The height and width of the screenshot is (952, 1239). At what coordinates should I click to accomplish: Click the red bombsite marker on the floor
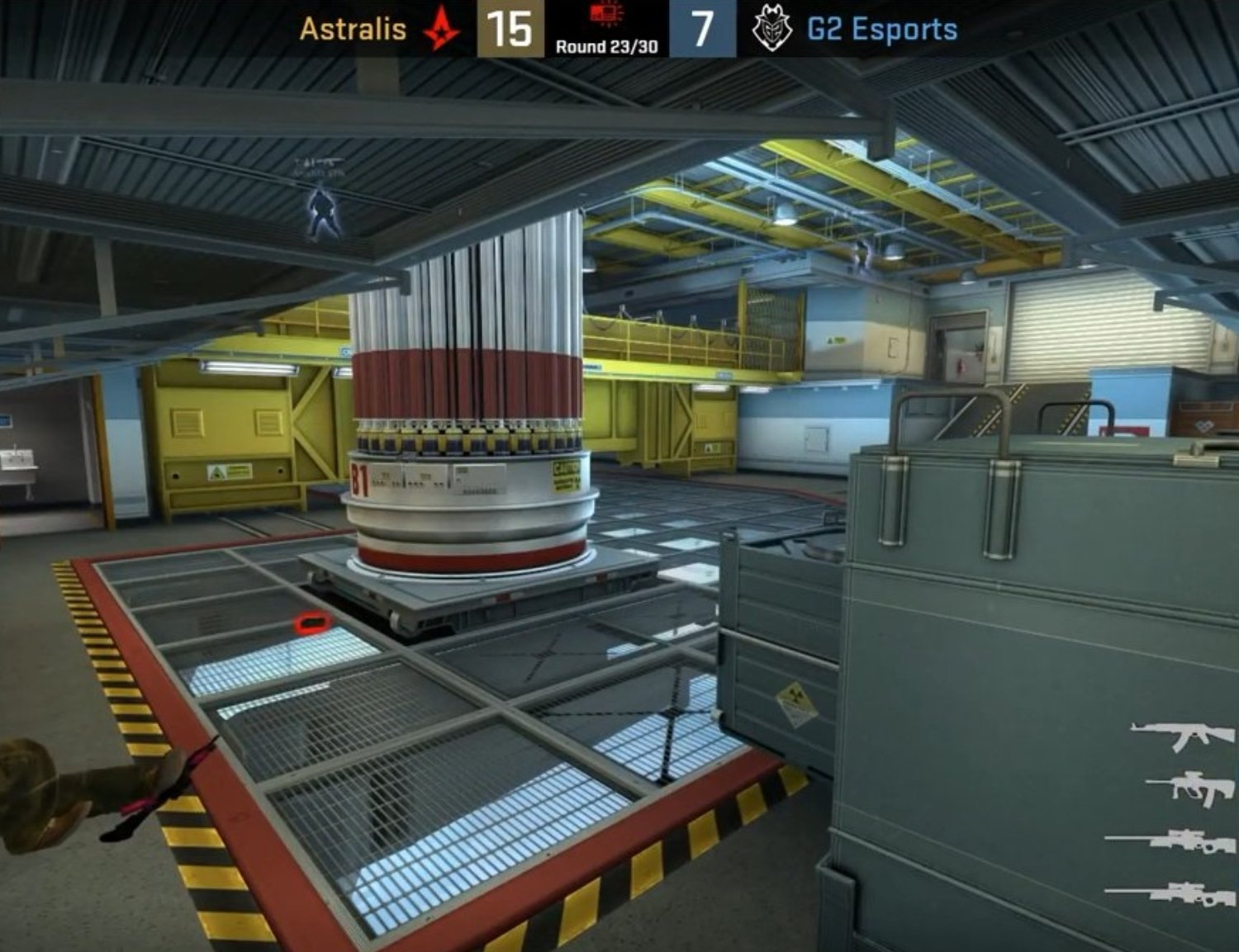[x=312, y=620]
